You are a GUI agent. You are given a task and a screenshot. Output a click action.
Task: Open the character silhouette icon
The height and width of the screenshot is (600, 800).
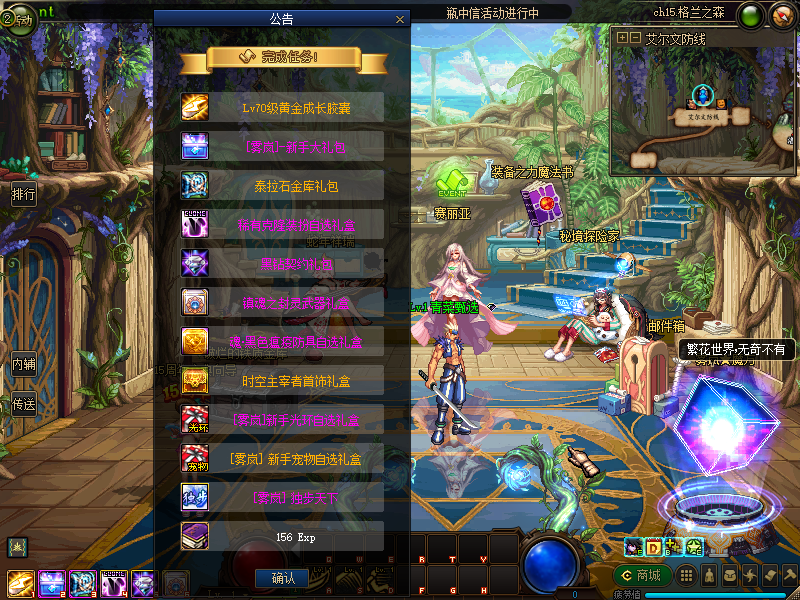pos(708,576)
